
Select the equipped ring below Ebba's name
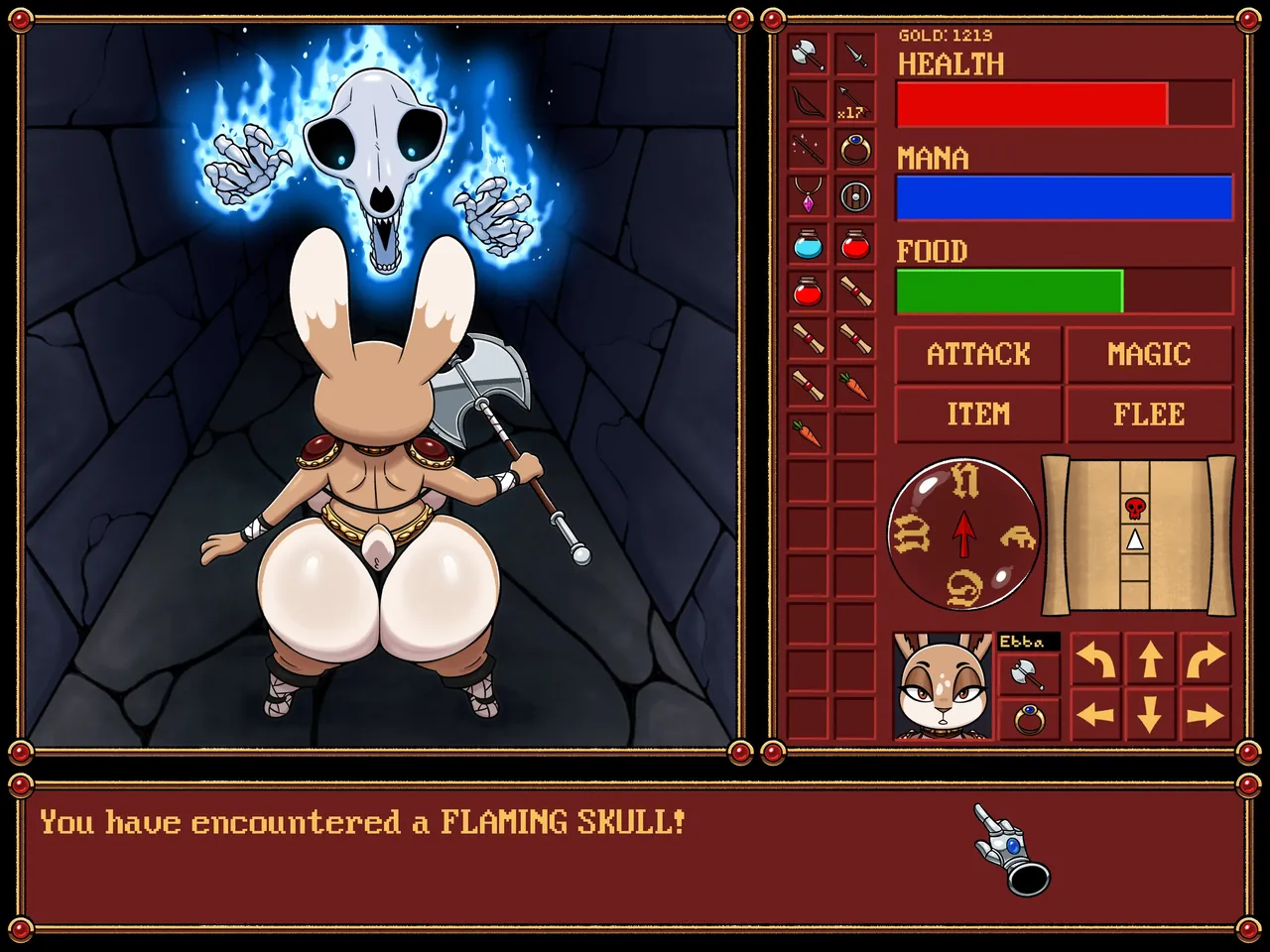coord(1029,718)
